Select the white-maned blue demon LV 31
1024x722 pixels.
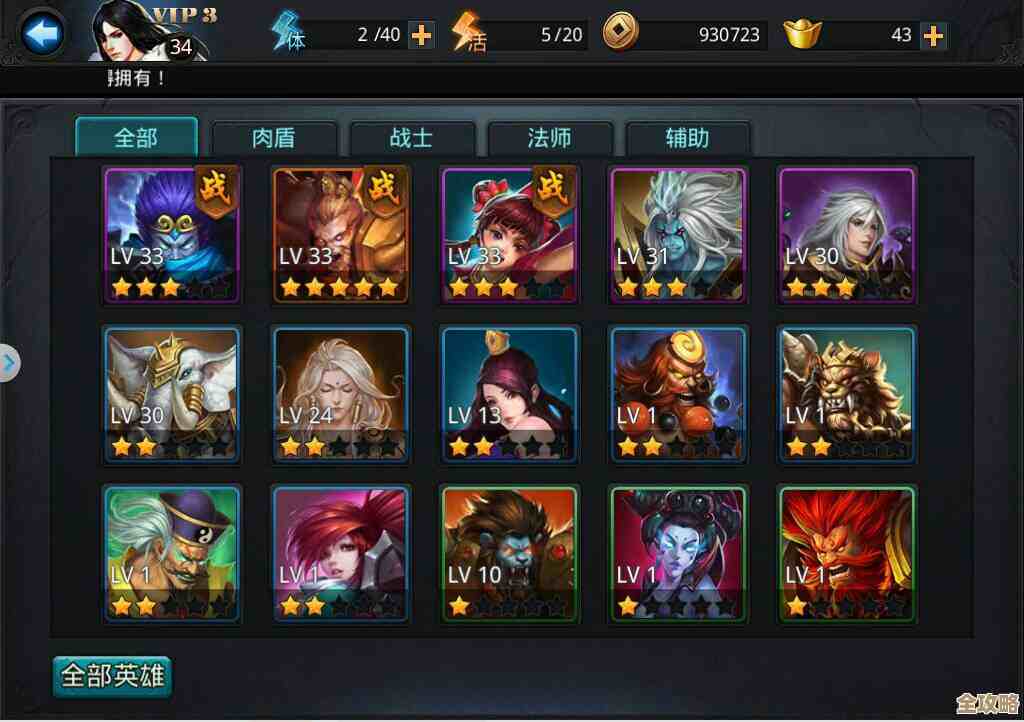point(678,235)
